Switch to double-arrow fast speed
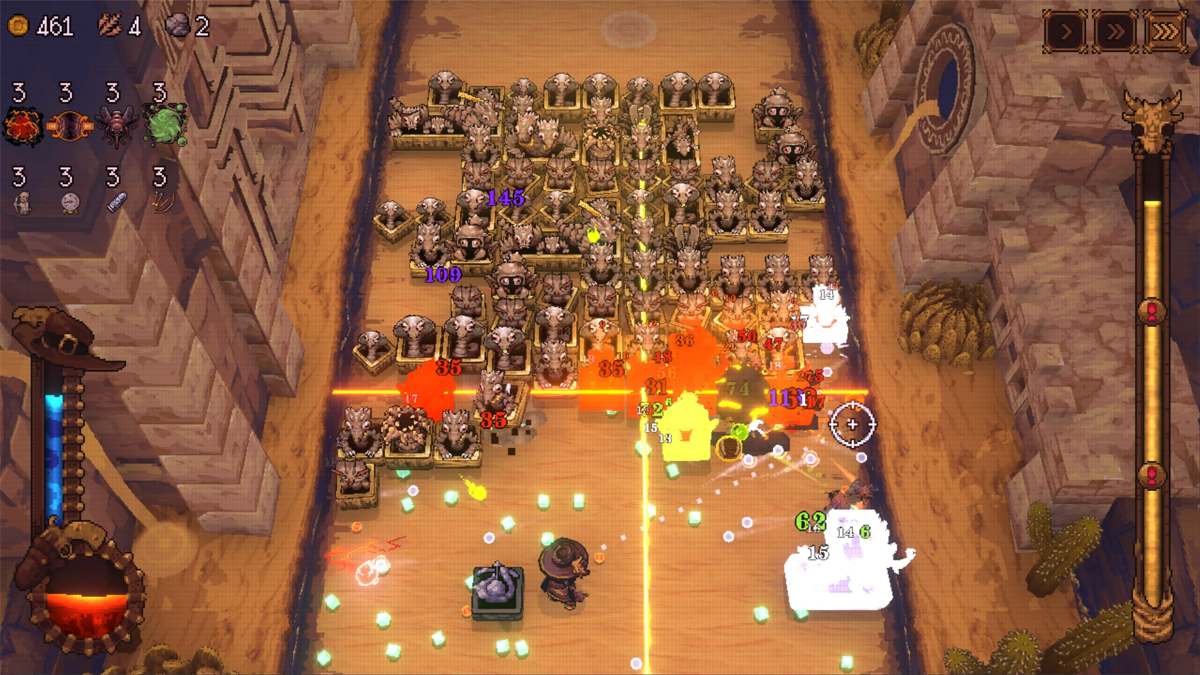 click(1115, 32)
